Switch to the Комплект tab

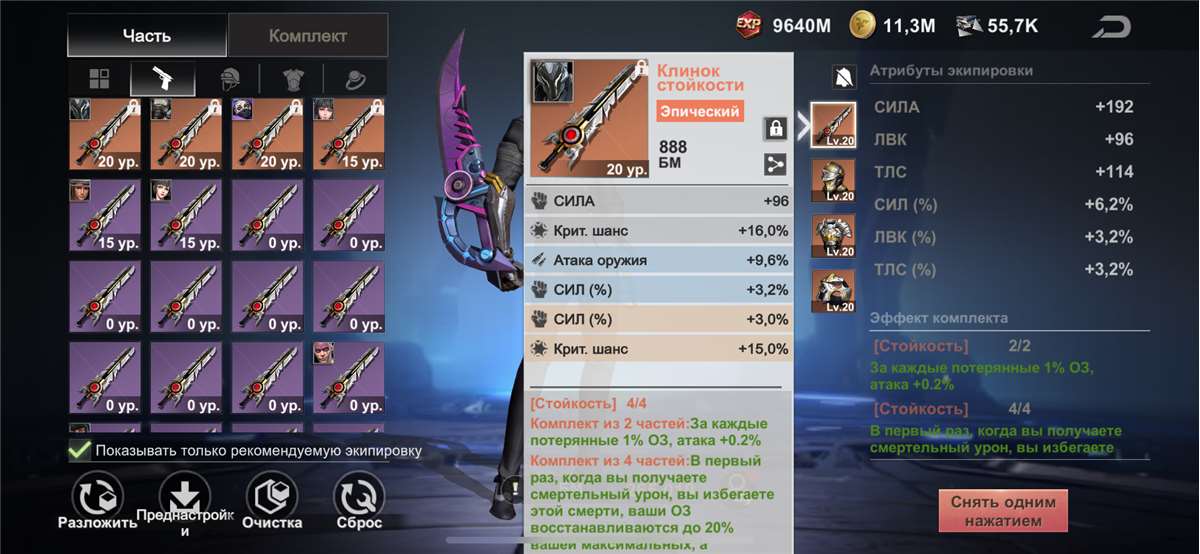(307, 36)
